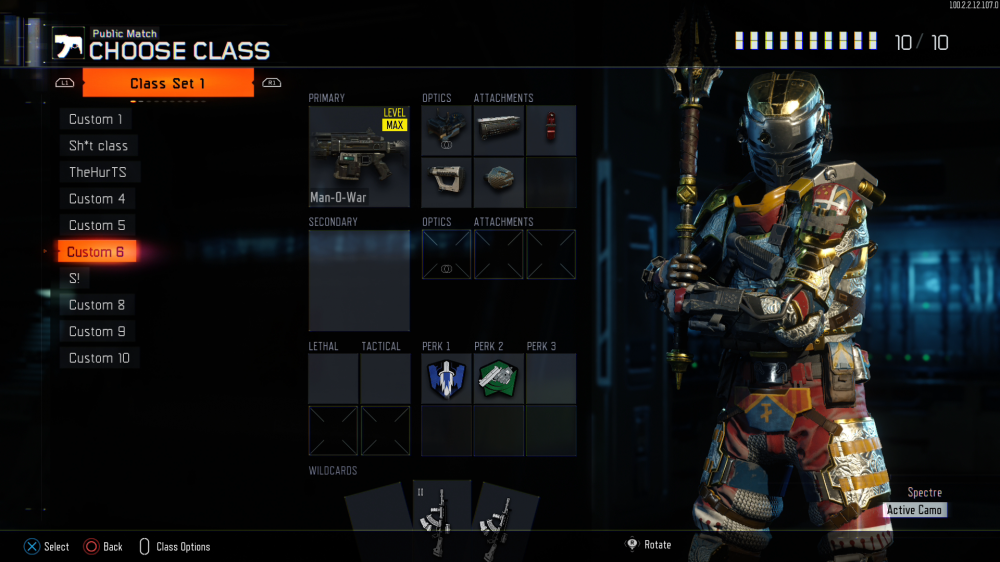This screenshot has height=562, width=1000.
Task: Open the primary weapon optic slot
Action: [x=446, y=130]
